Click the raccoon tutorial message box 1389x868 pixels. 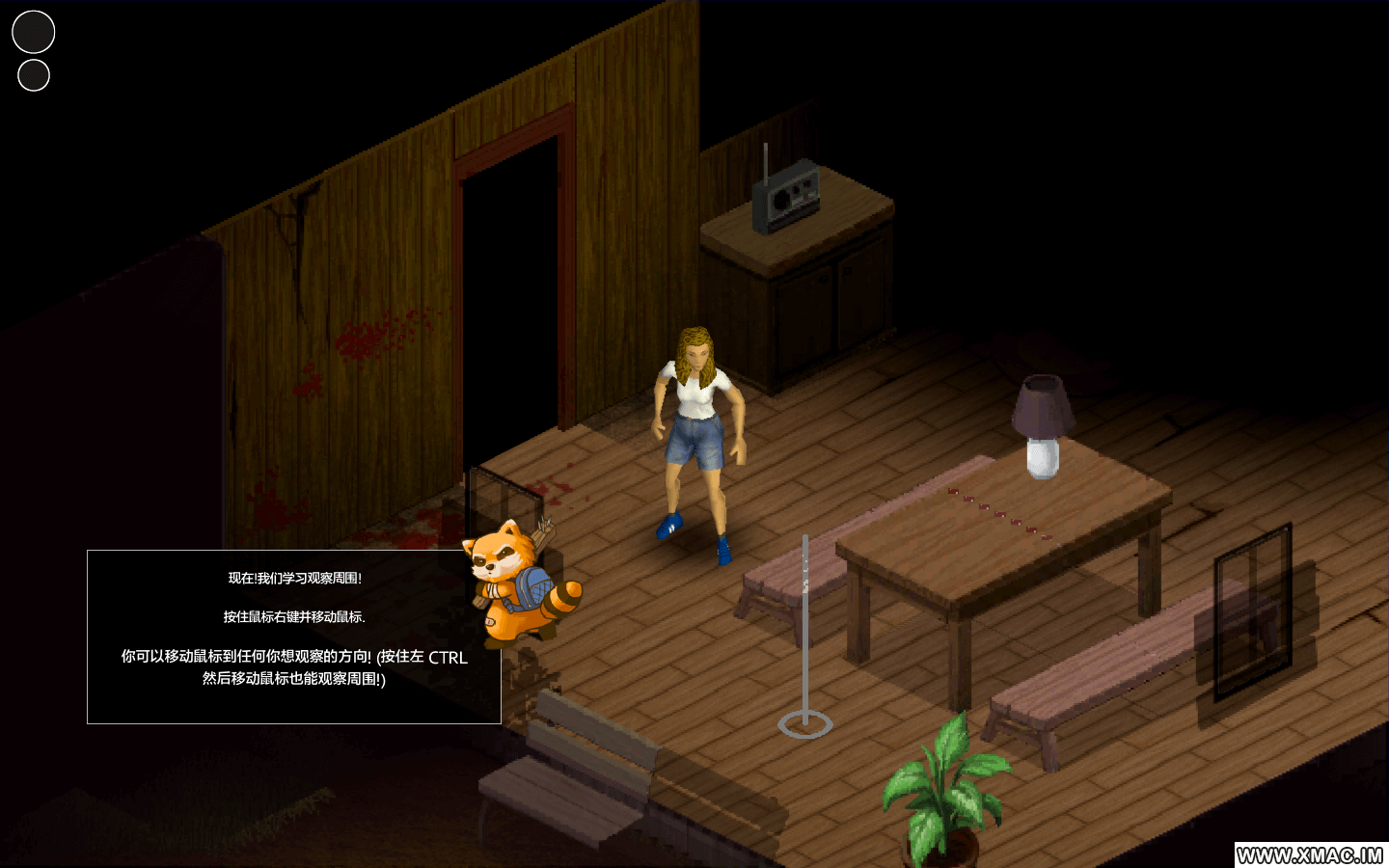[x=293, y=637]
